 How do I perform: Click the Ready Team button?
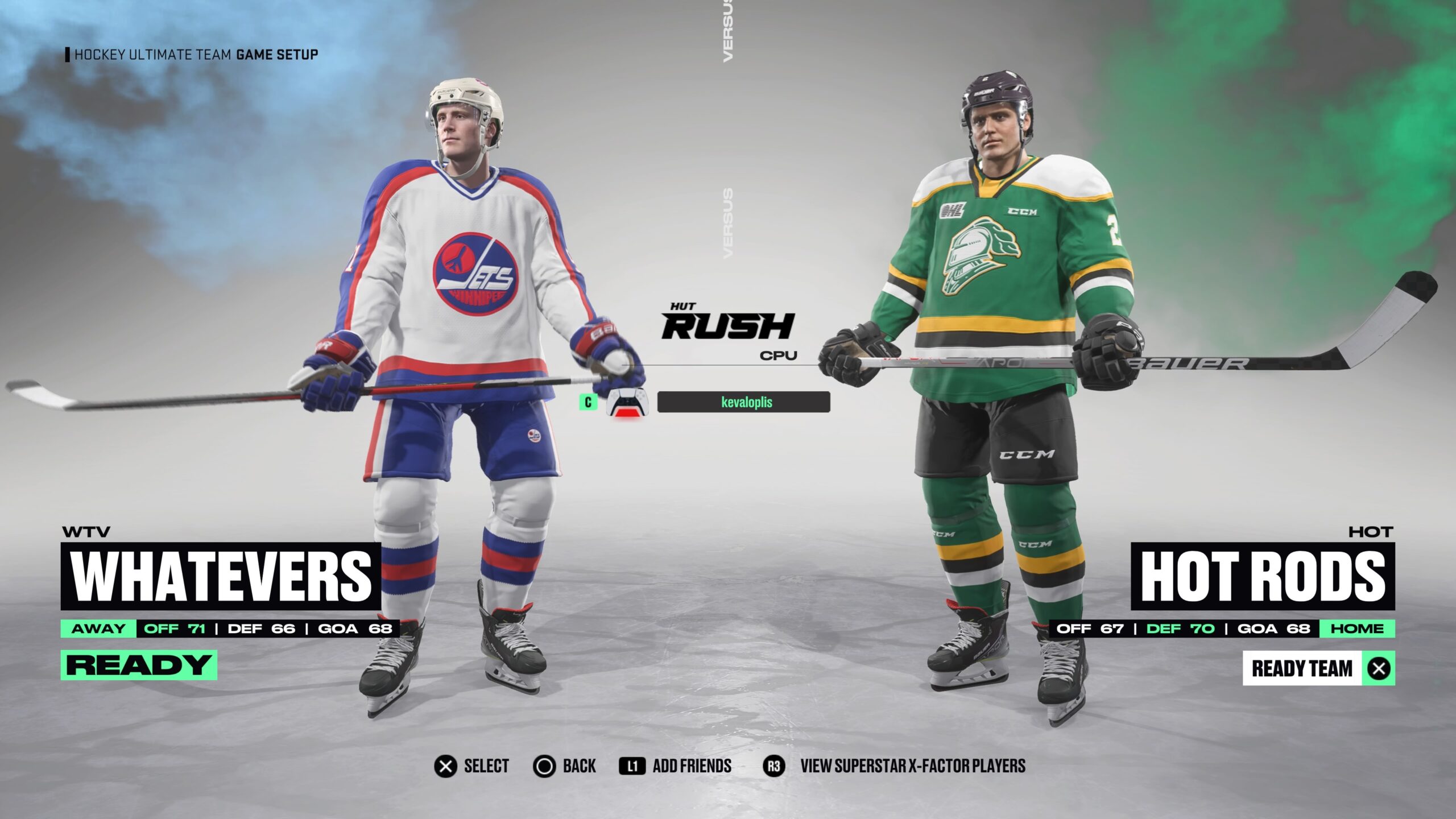click(1318, 668)
